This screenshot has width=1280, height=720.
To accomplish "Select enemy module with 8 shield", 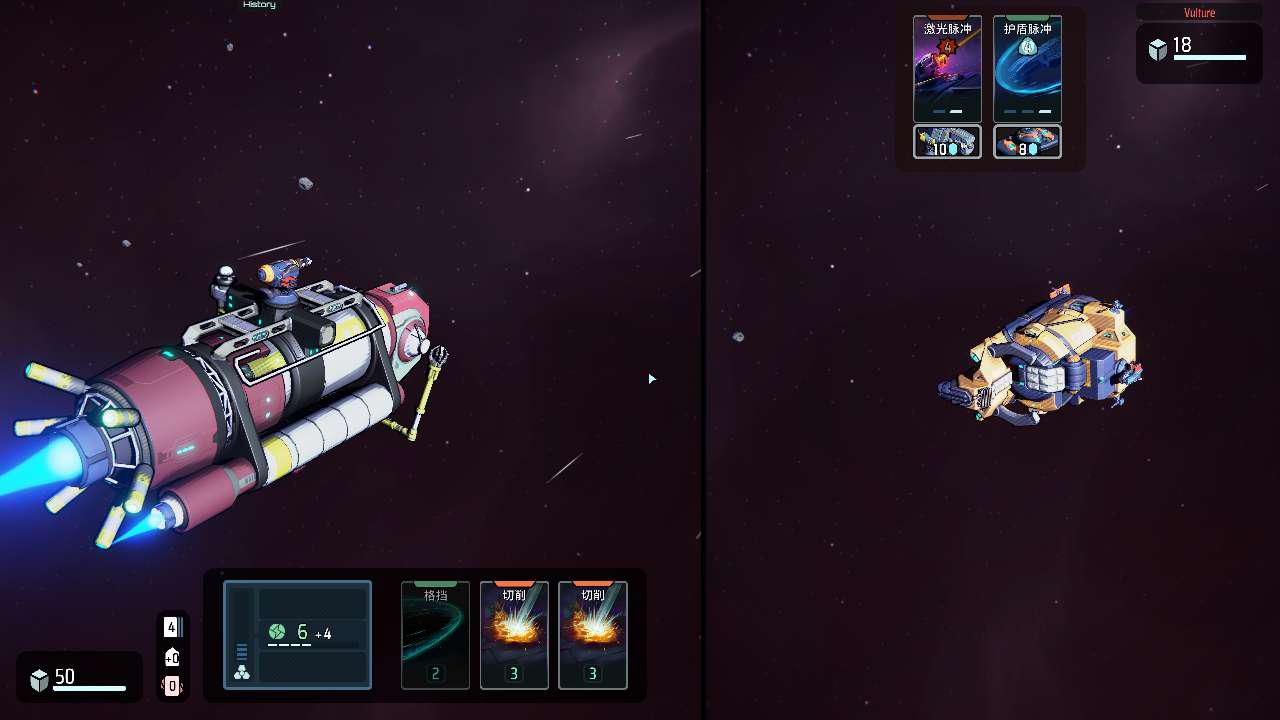I will 1027,142.
